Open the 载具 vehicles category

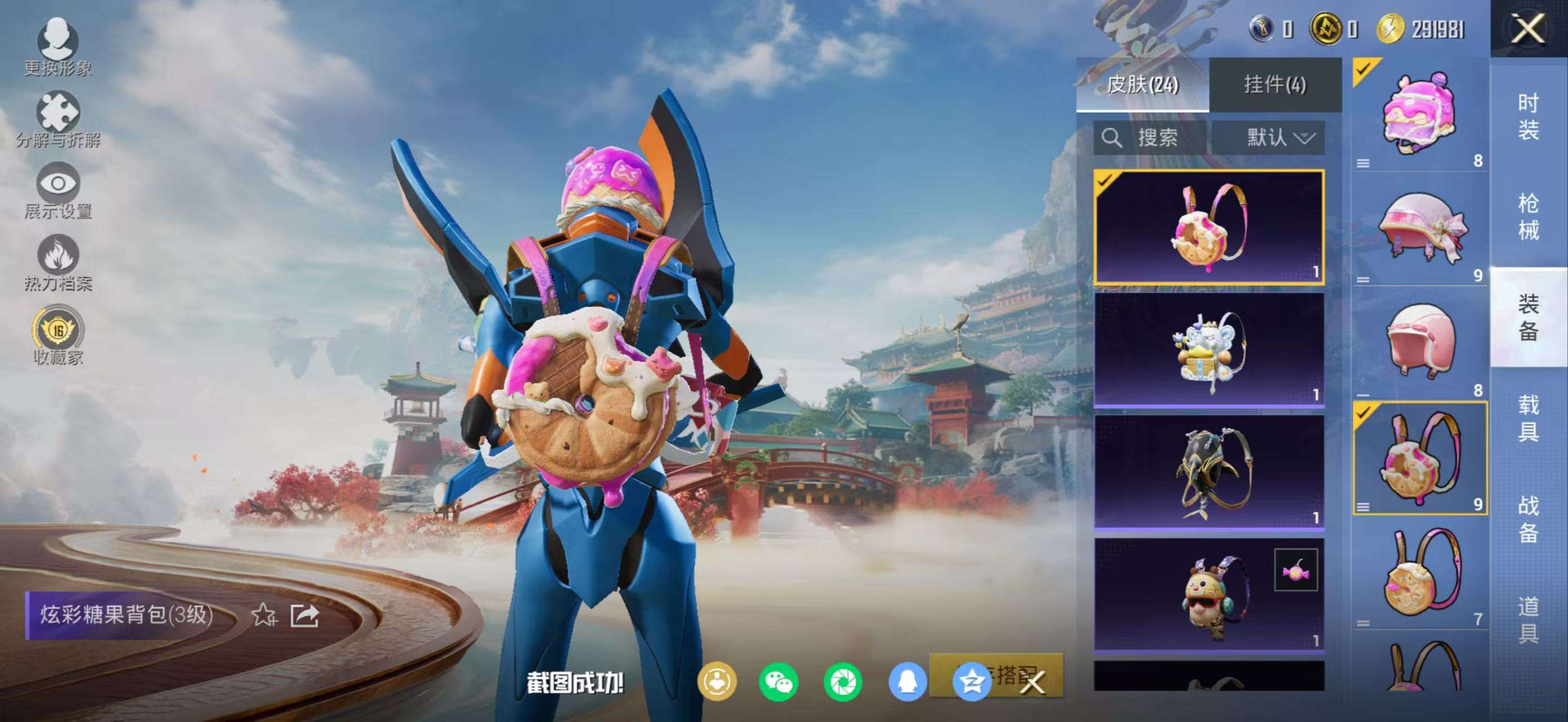point(1528,418)
